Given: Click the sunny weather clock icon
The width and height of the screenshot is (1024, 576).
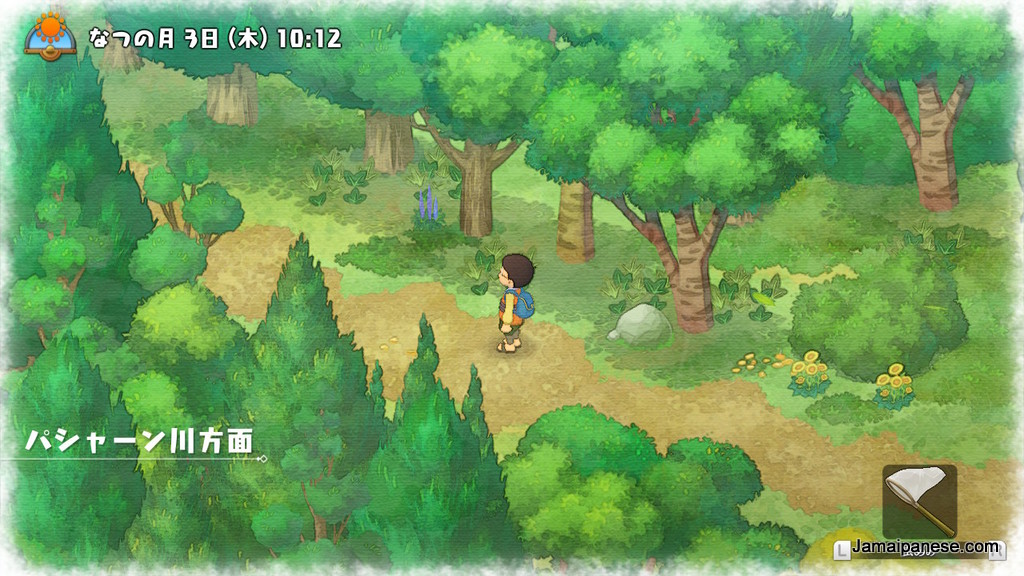Looking at the screenshot, I should click(x=50, y=35).
